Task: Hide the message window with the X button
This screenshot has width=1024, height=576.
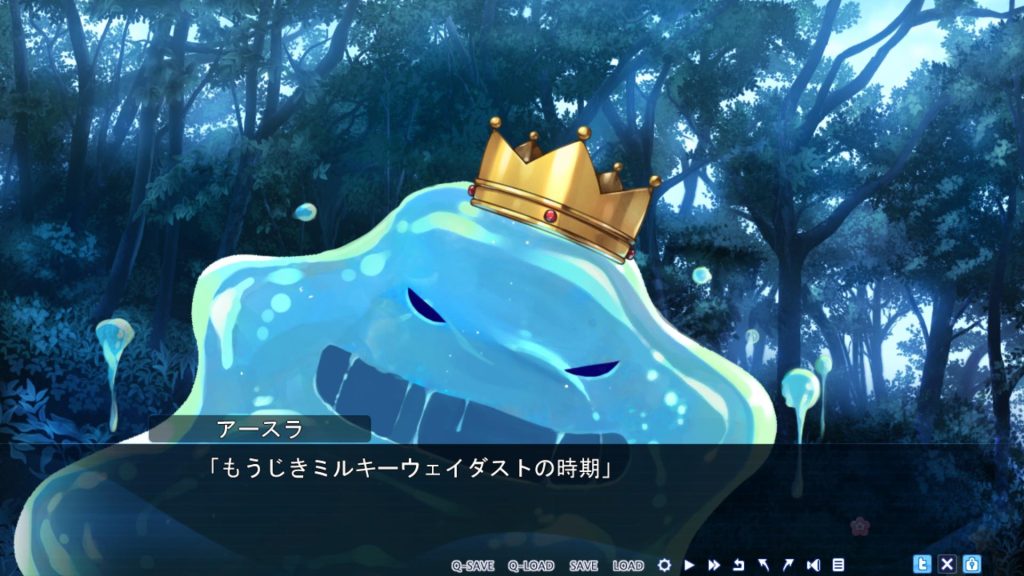Action: click(947, 564)
